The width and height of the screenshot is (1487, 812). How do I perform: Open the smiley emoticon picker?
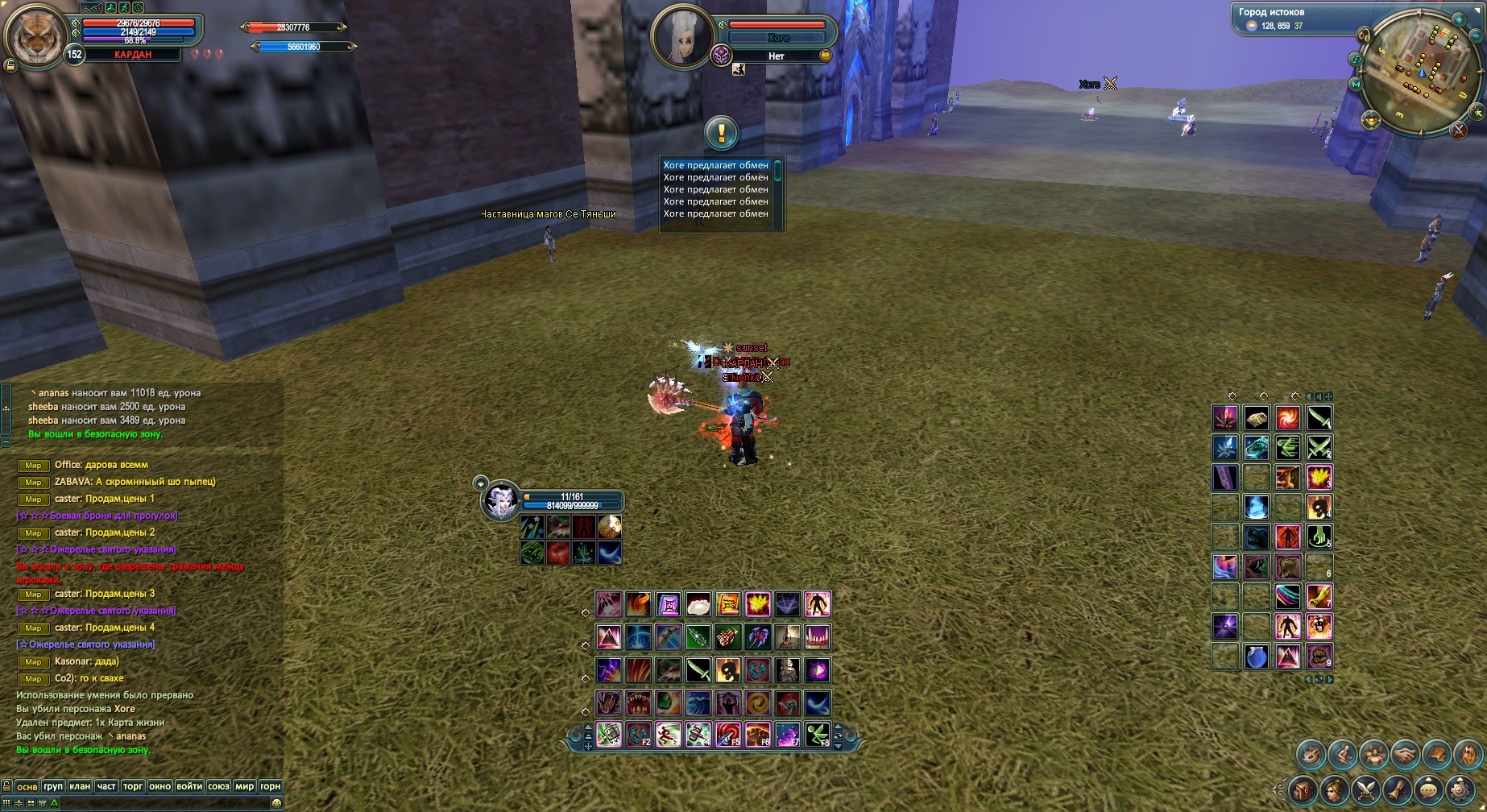pyautogui.click(x=276, y=803)
